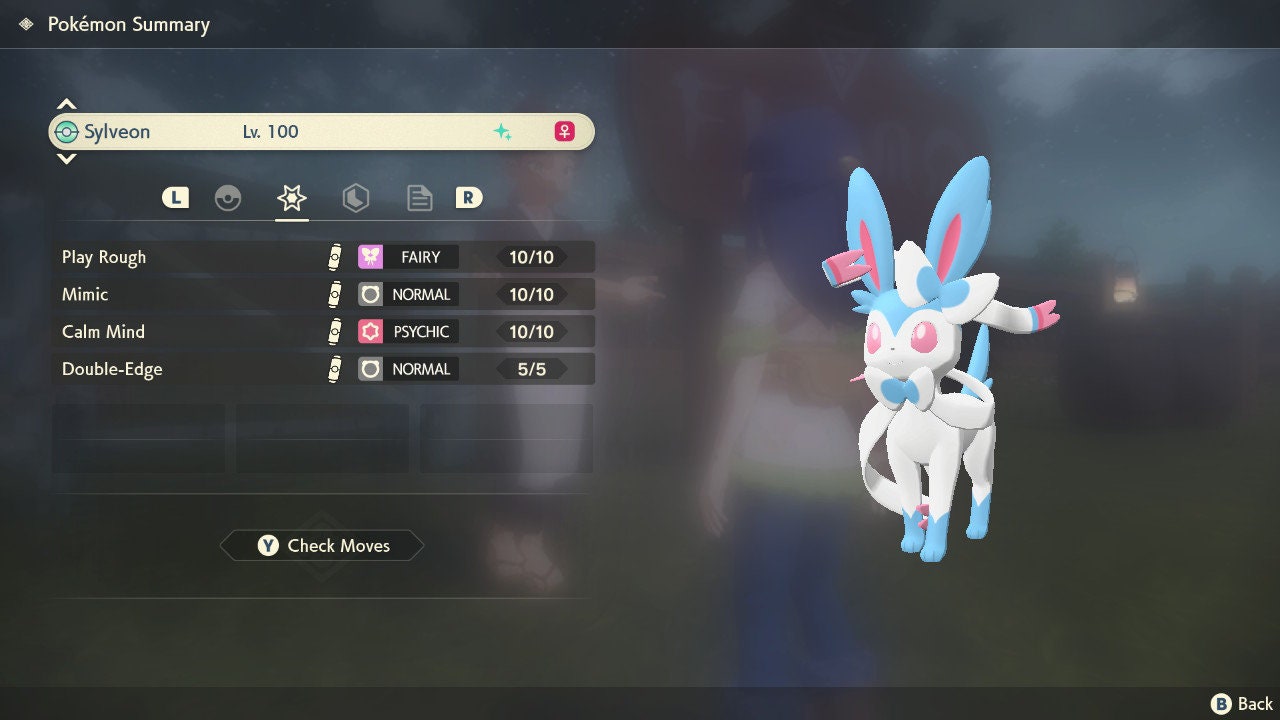
Task: Go back from the Pokémon Summary
Action: (1242, 704)
